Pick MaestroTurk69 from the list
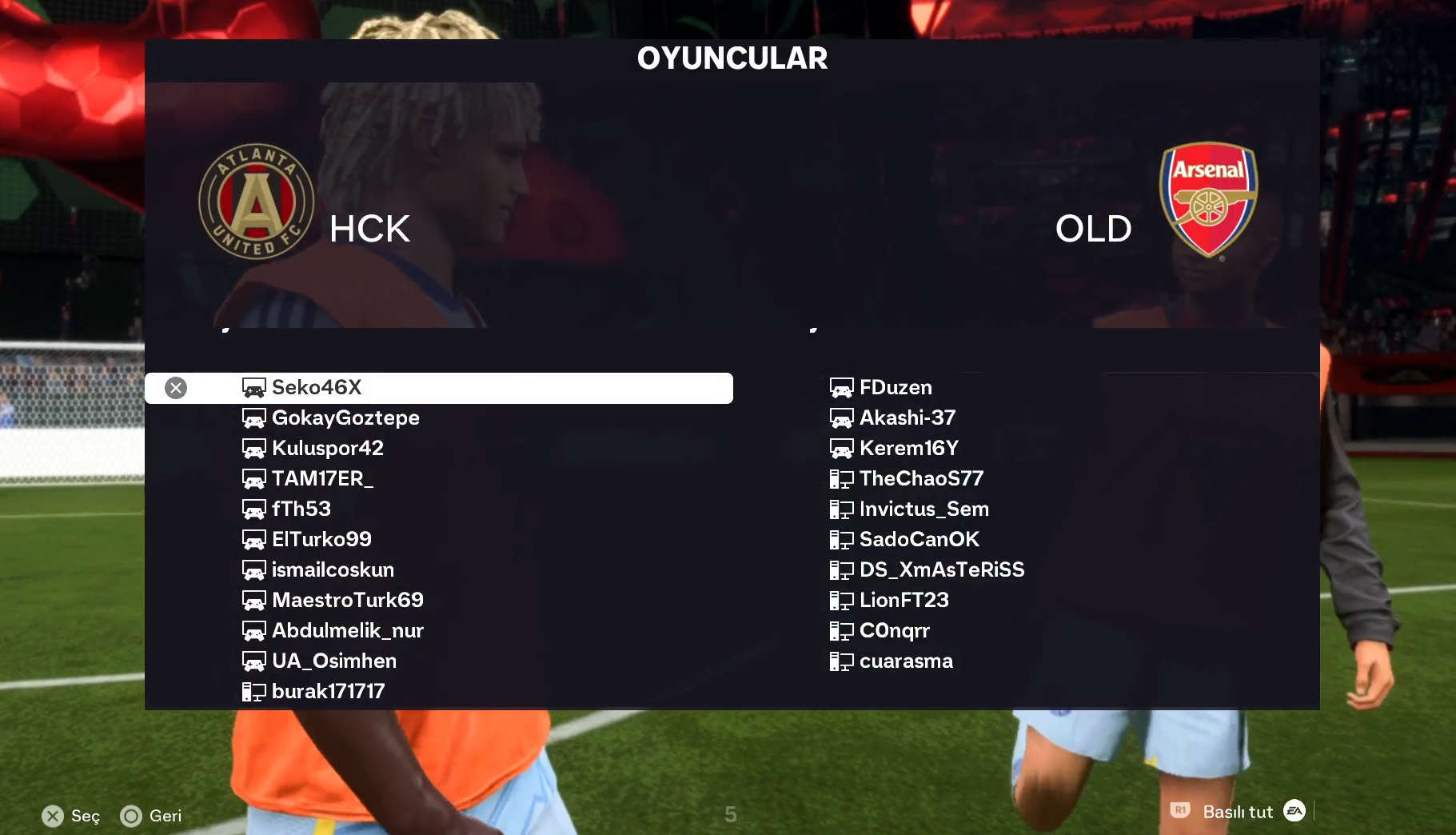This screenshot has width=1456, height=835. click(x=347, y=601)
